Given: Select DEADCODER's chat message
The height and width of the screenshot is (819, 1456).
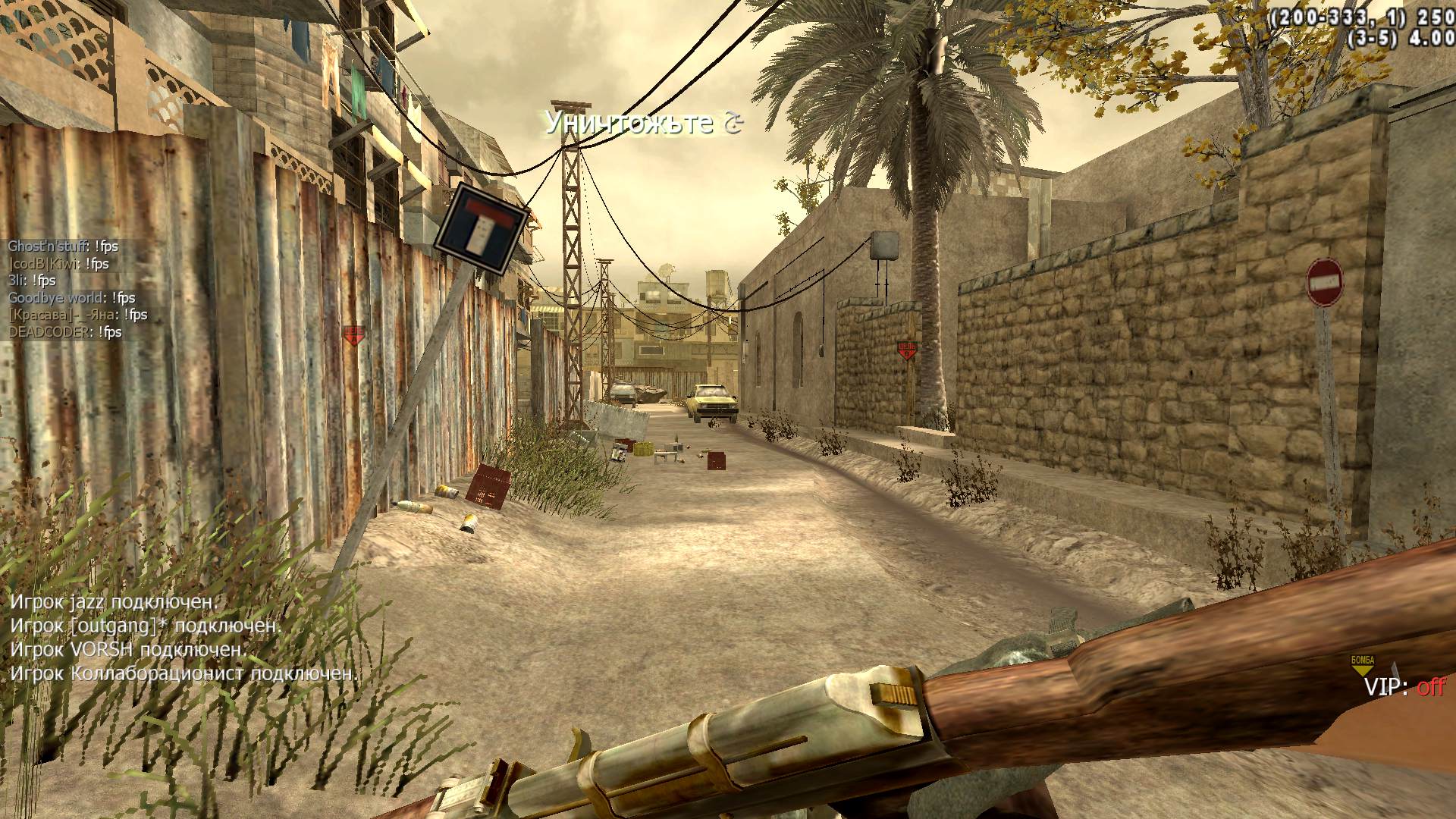Looking at the screenshot, I should tap(65, 332).
